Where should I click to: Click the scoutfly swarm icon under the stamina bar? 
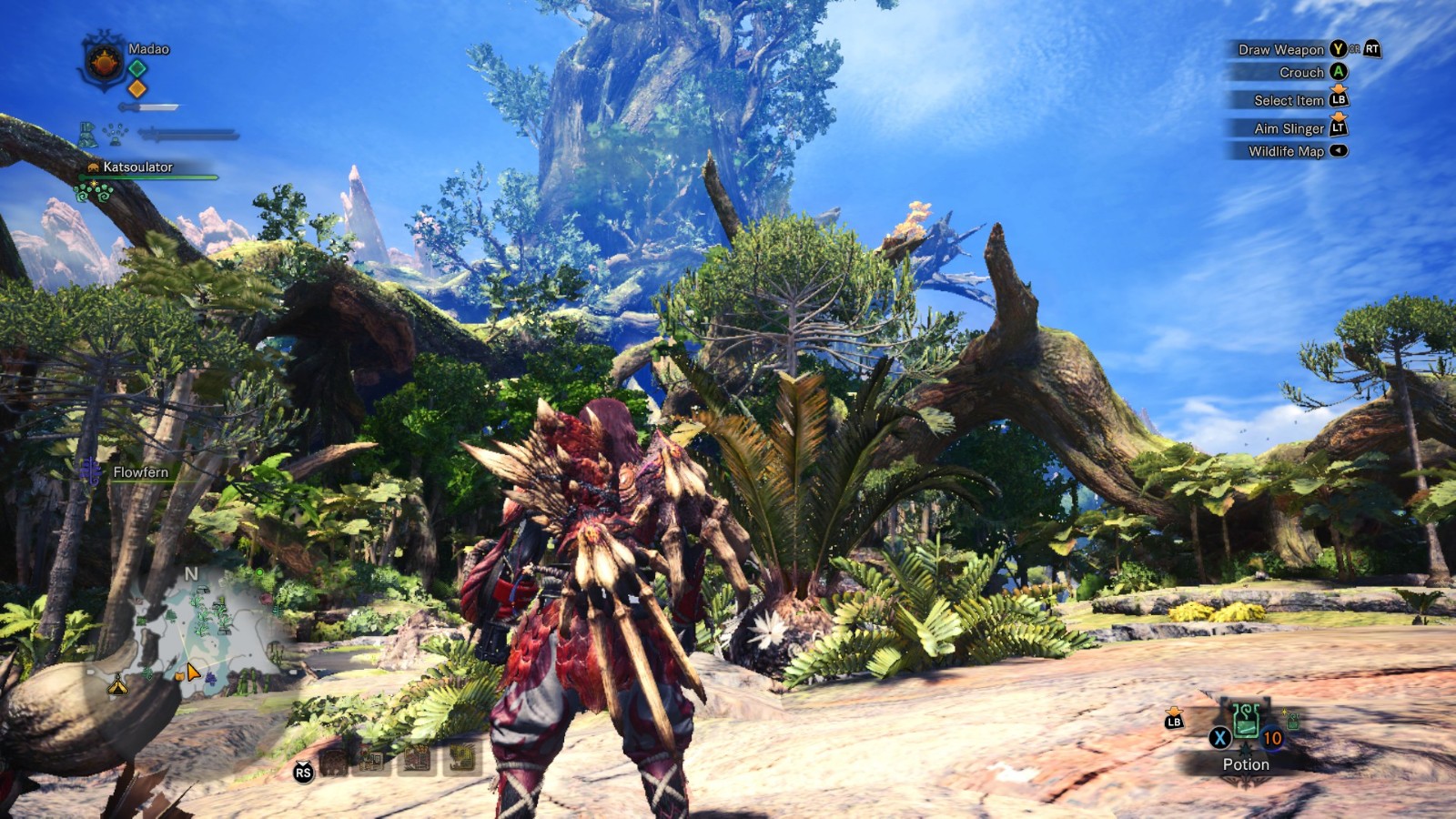[x=114, y=134]
